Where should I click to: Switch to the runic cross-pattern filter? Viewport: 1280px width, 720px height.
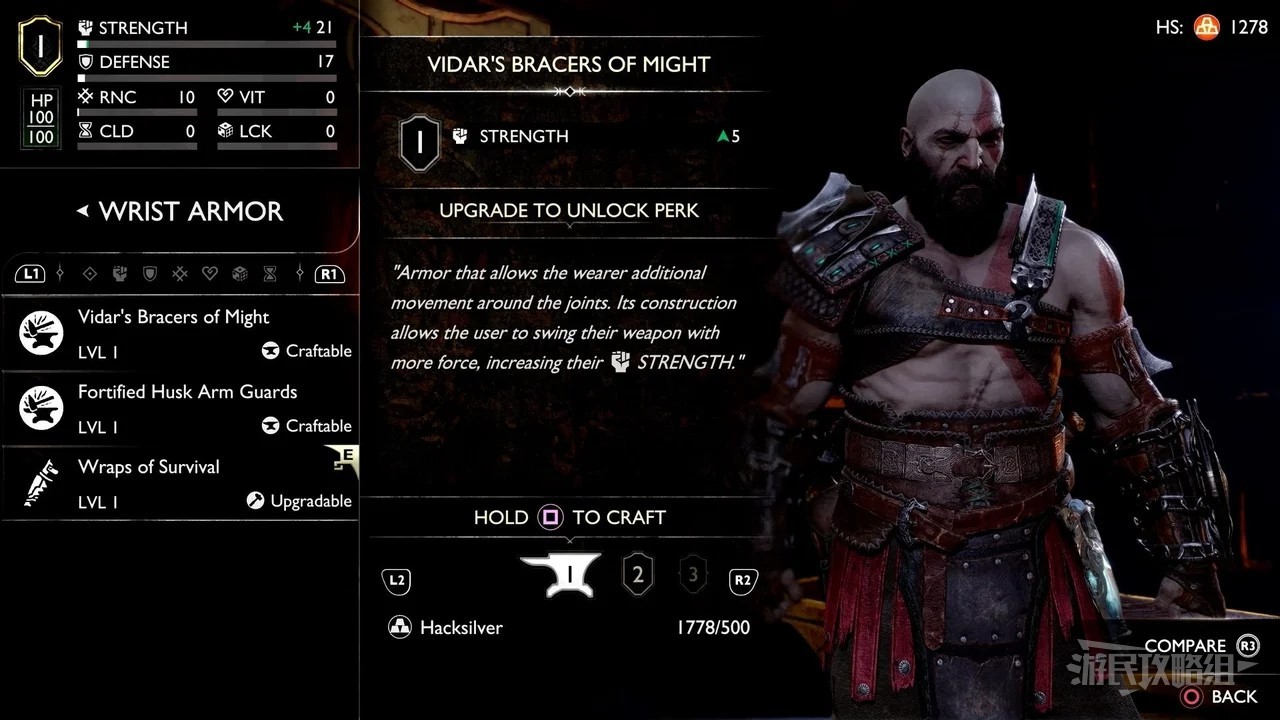pyautogui.click(x=180, y=273)
